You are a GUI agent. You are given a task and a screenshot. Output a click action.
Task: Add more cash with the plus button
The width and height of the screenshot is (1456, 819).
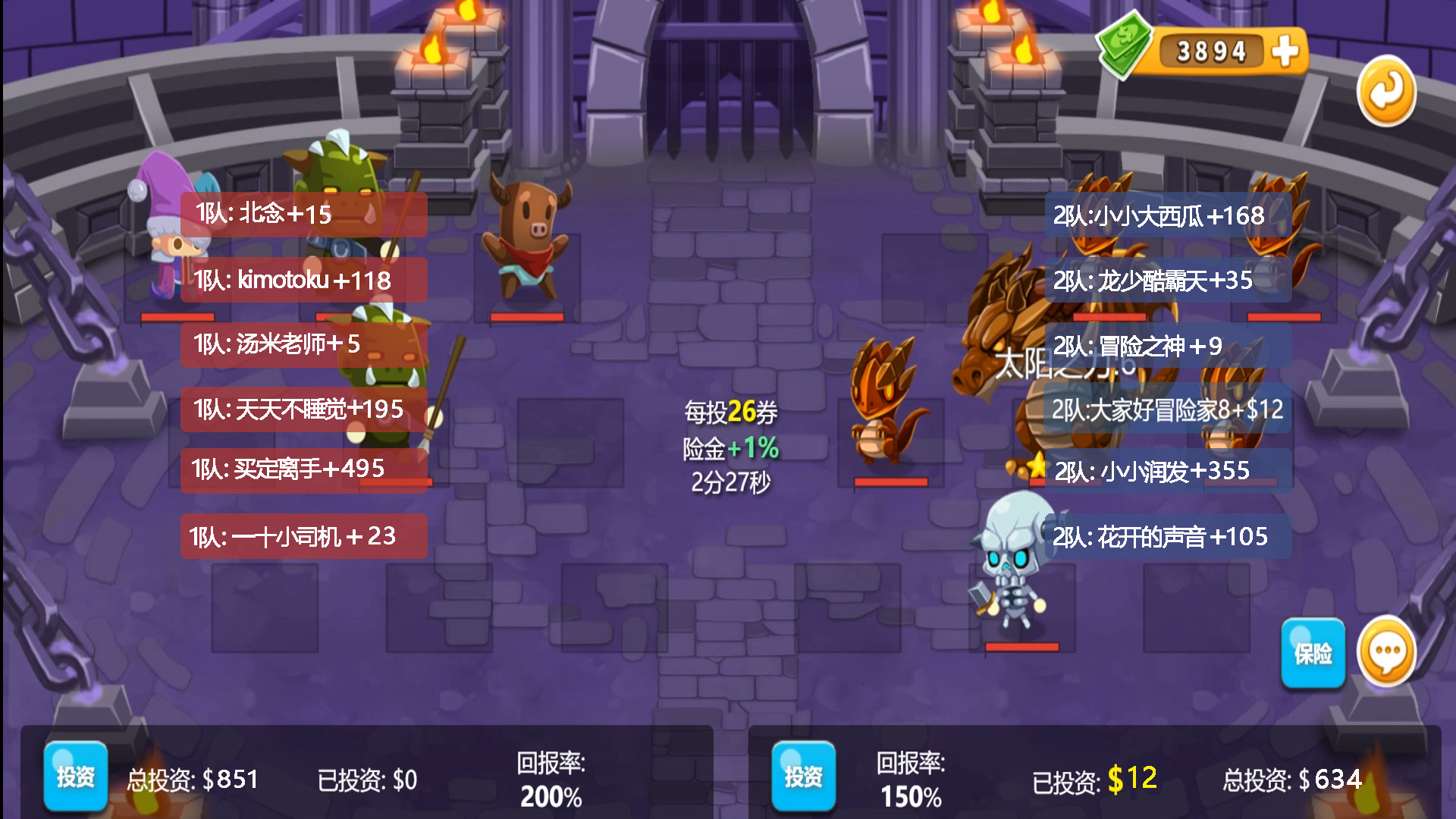(x=1285, y=52)
